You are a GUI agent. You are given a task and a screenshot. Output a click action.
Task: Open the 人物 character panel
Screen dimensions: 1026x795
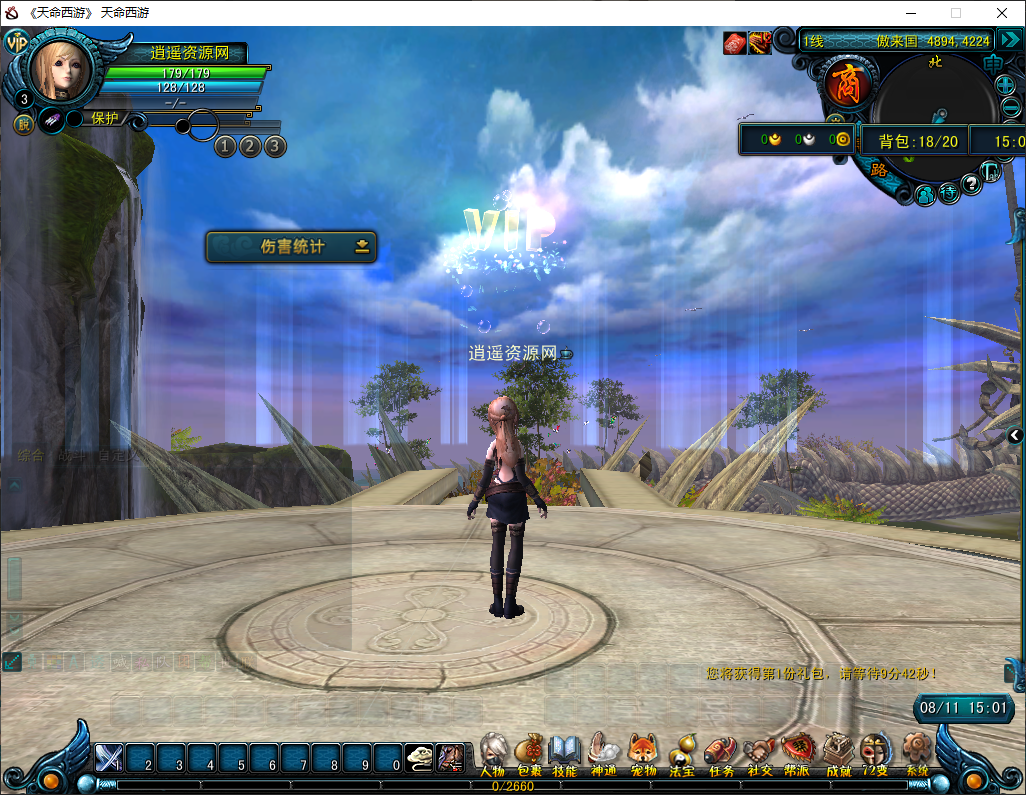tap(493, 751)
